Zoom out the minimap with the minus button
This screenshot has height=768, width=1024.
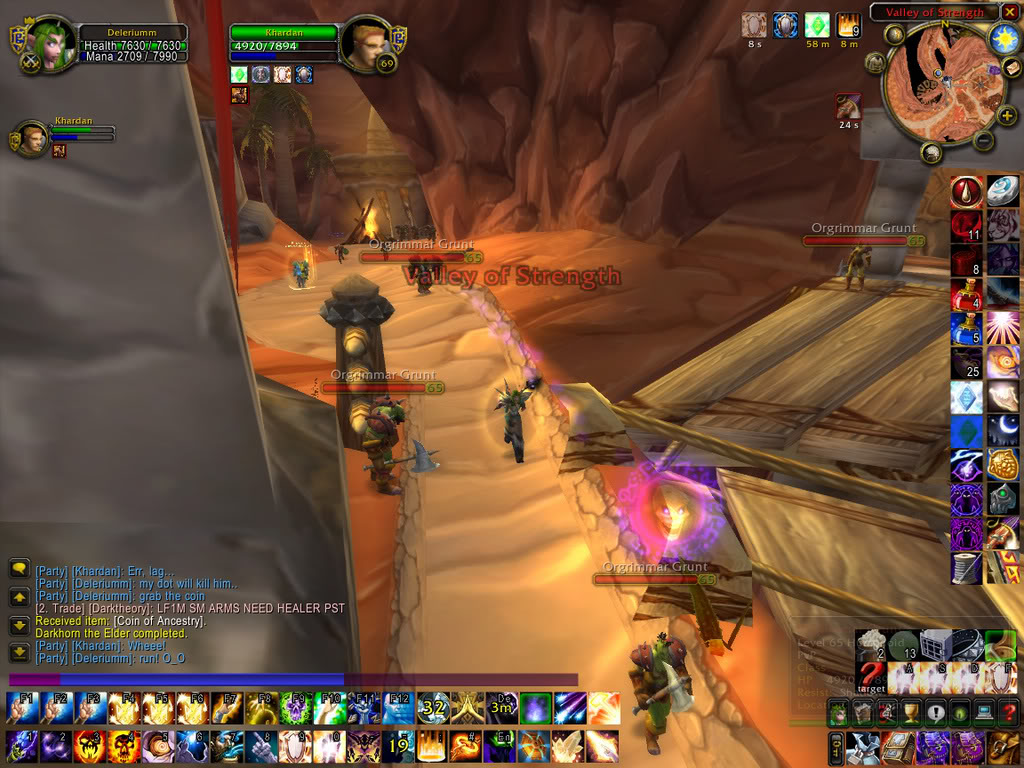983,141
